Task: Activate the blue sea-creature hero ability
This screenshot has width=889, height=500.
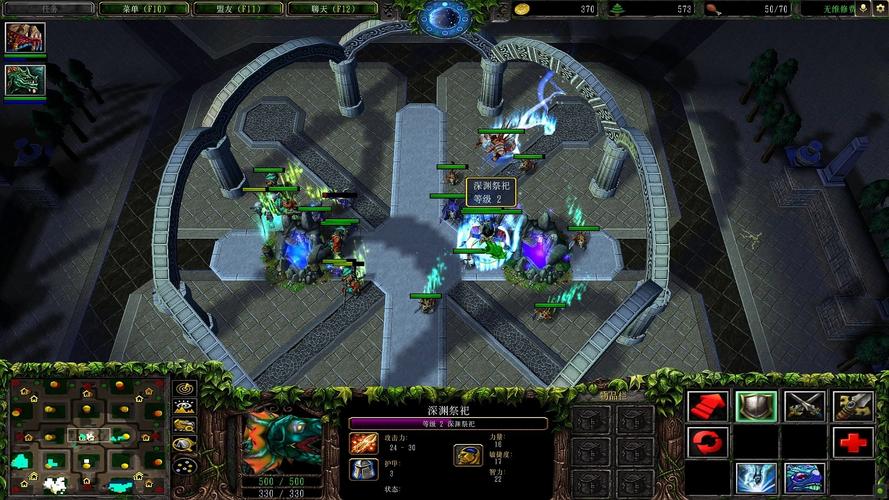Action: pos(804,478)
